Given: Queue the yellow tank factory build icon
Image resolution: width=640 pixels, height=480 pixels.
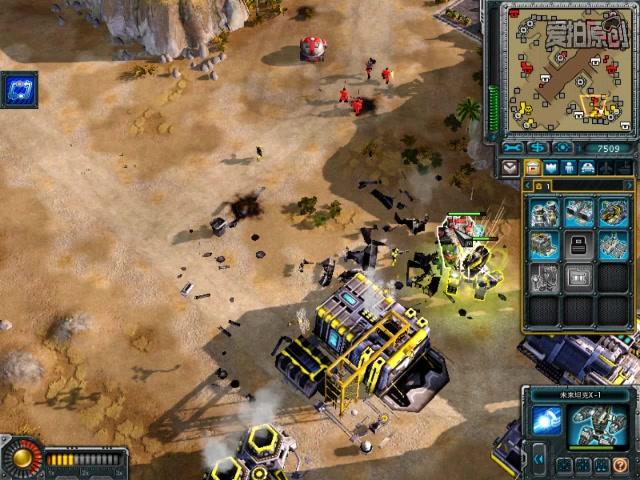Looking at the screenshot, I should [x=612, y=212].
